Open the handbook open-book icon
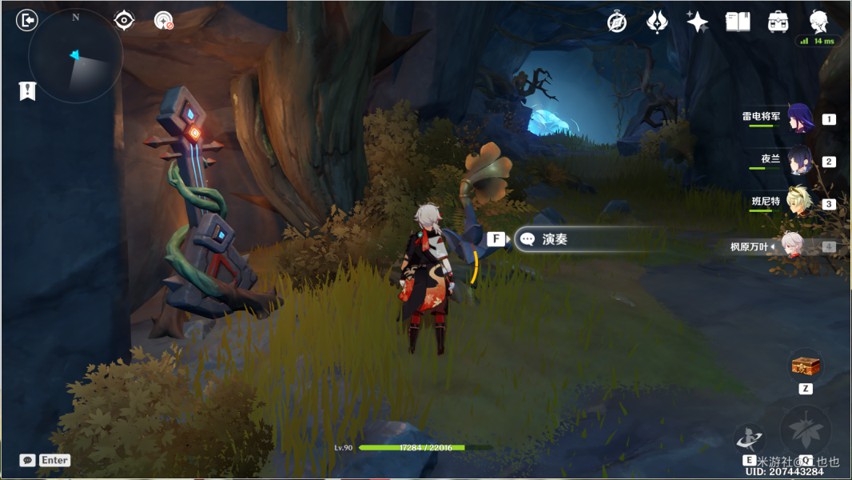The height and width of the screenshot is (480, 852). click(738, 22)
